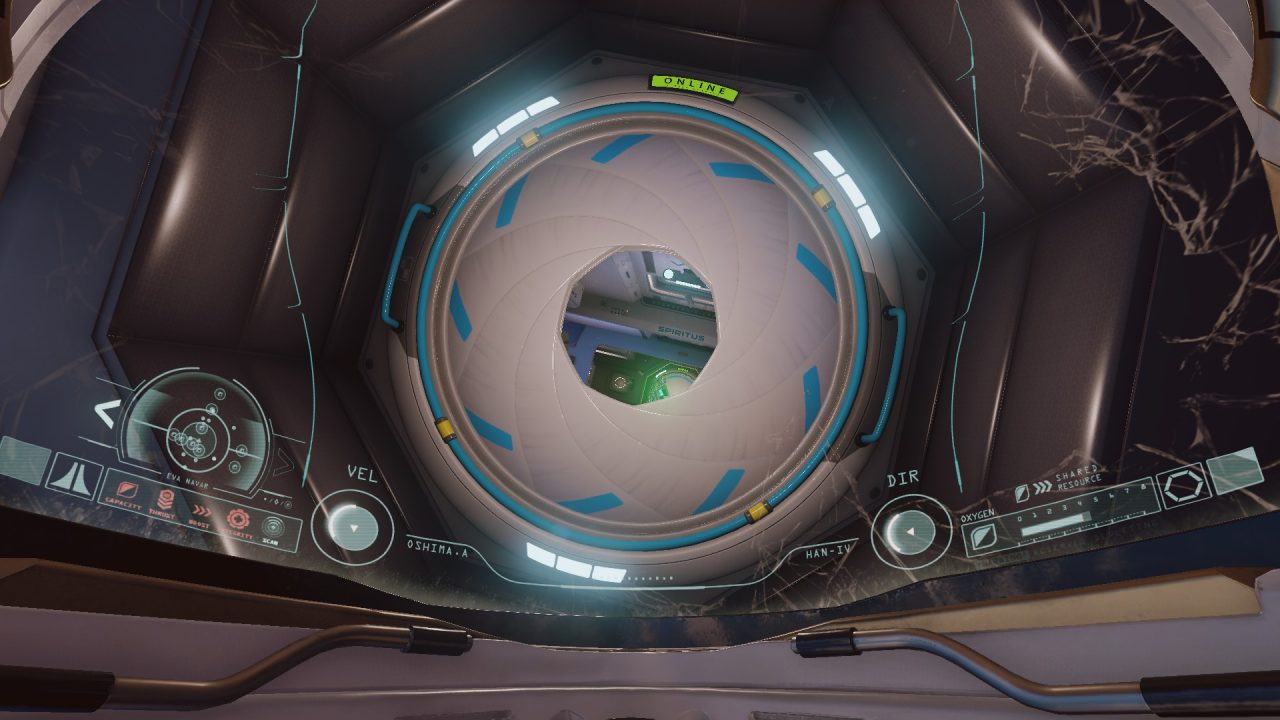Click the center of the iris airlock door

(x=640, y=330)
